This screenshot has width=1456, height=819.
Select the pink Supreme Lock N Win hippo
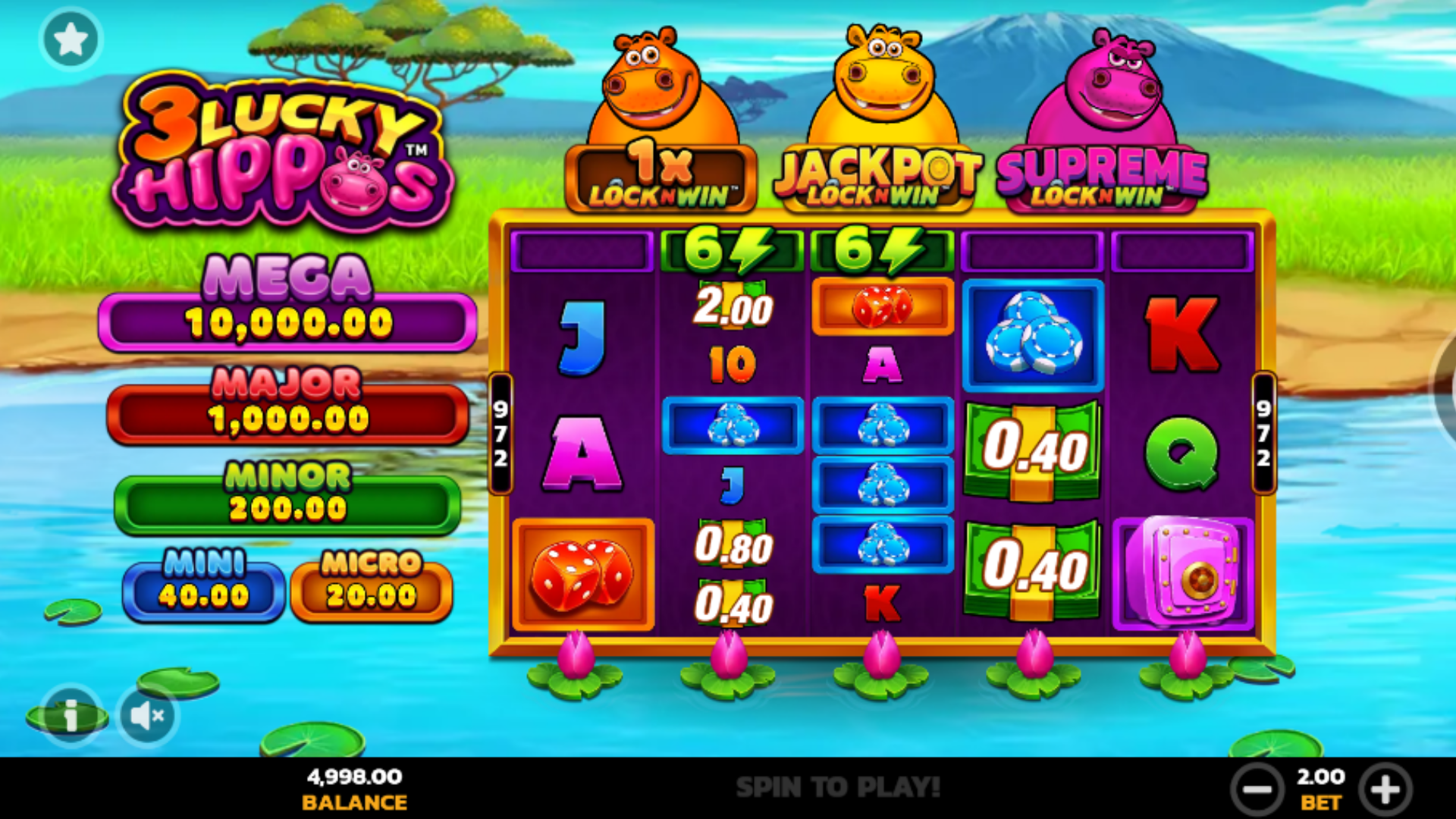1102,121
